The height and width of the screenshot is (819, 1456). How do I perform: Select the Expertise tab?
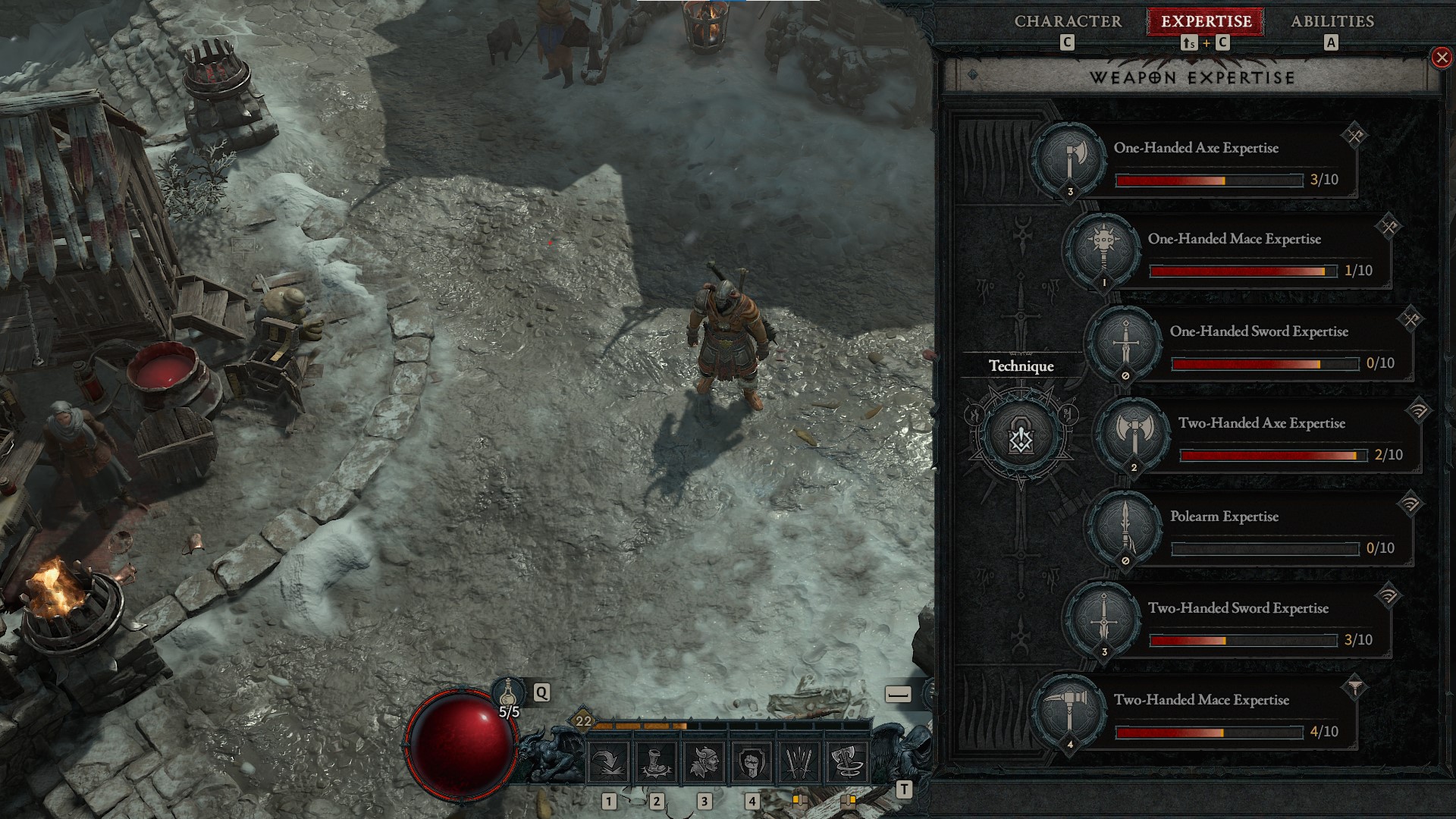click(1206, 21)
